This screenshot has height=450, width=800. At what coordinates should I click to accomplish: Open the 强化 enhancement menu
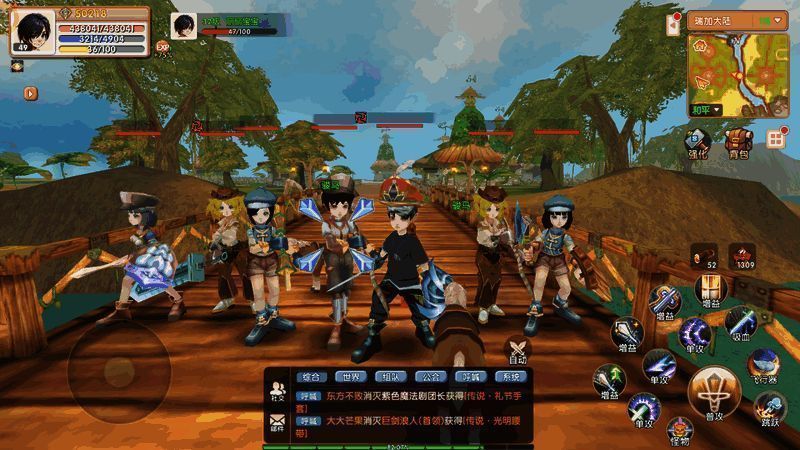point(697,142)
